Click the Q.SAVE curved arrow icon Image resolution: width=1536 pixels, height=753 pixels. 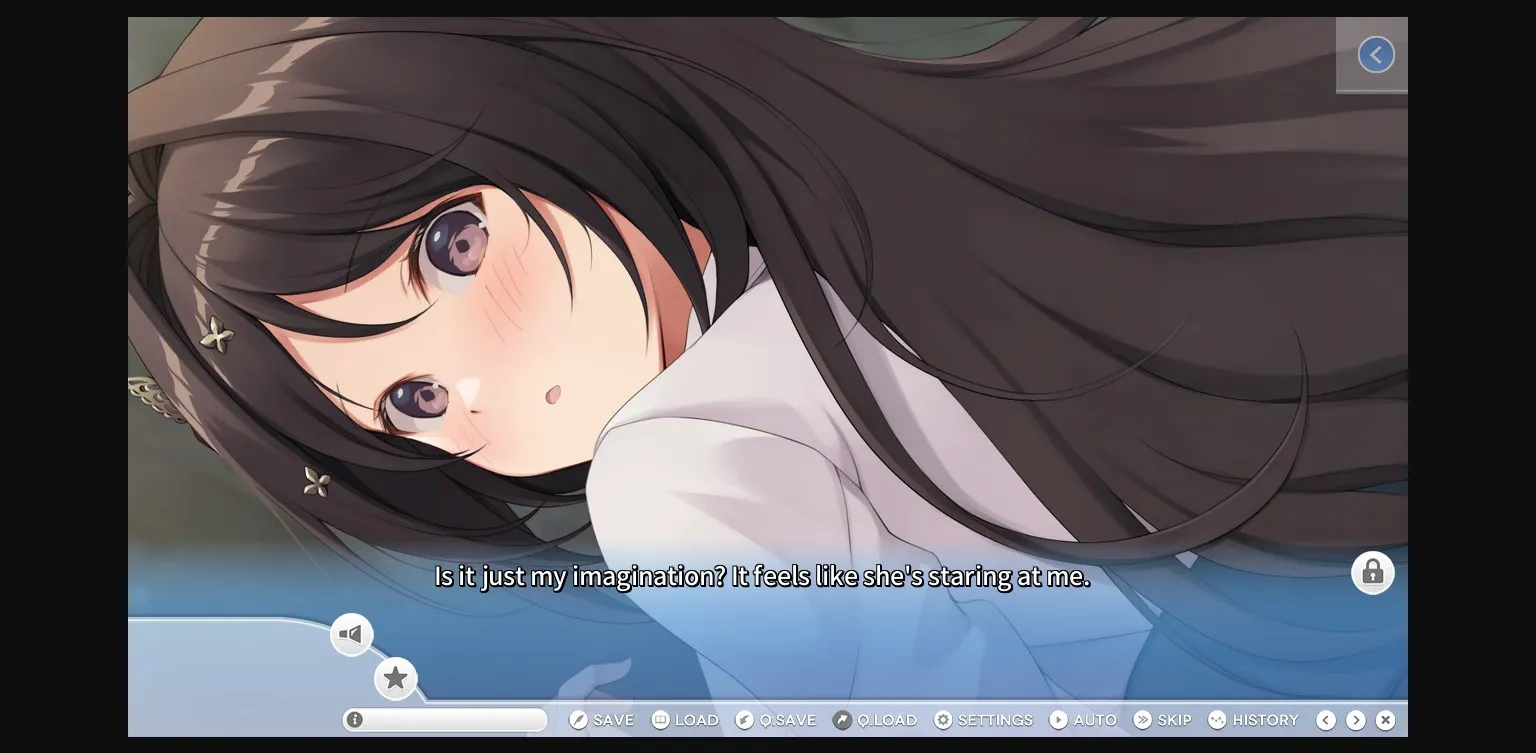coord(744,719)
